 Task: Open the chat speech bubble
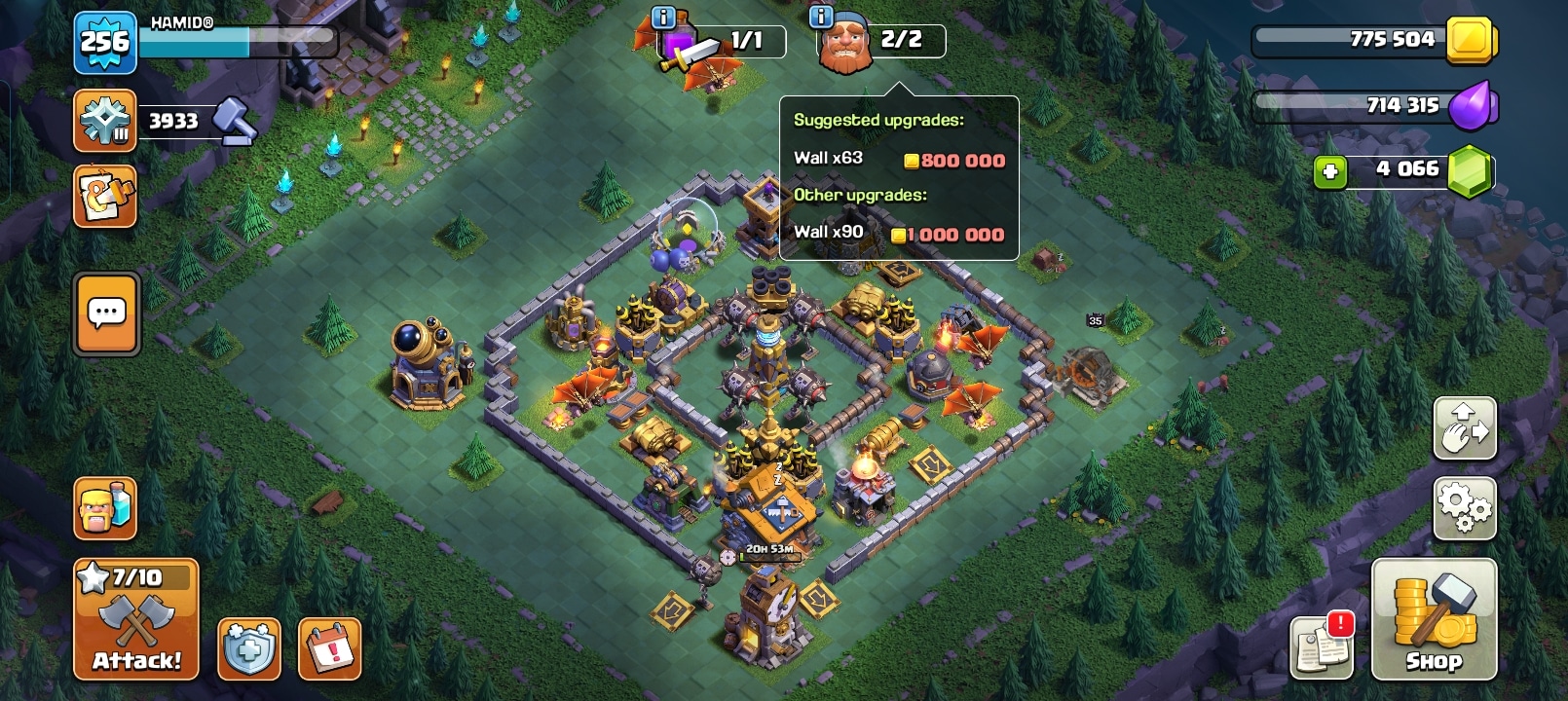[x=107, y=314]
